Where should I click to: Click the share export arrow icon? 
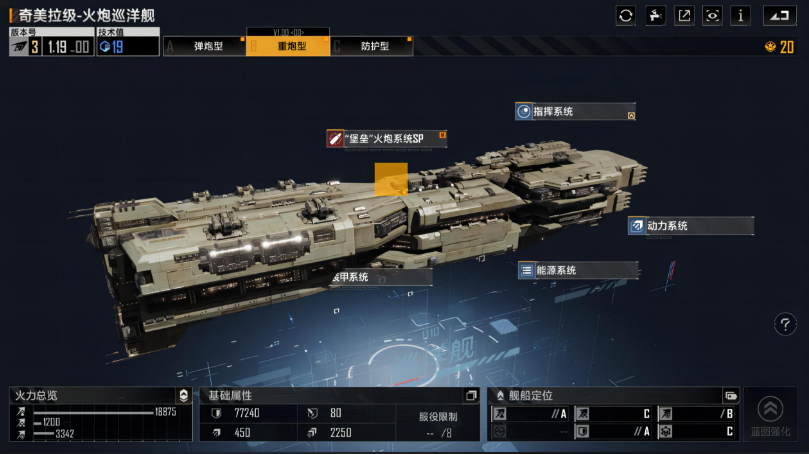coord(684,15)
